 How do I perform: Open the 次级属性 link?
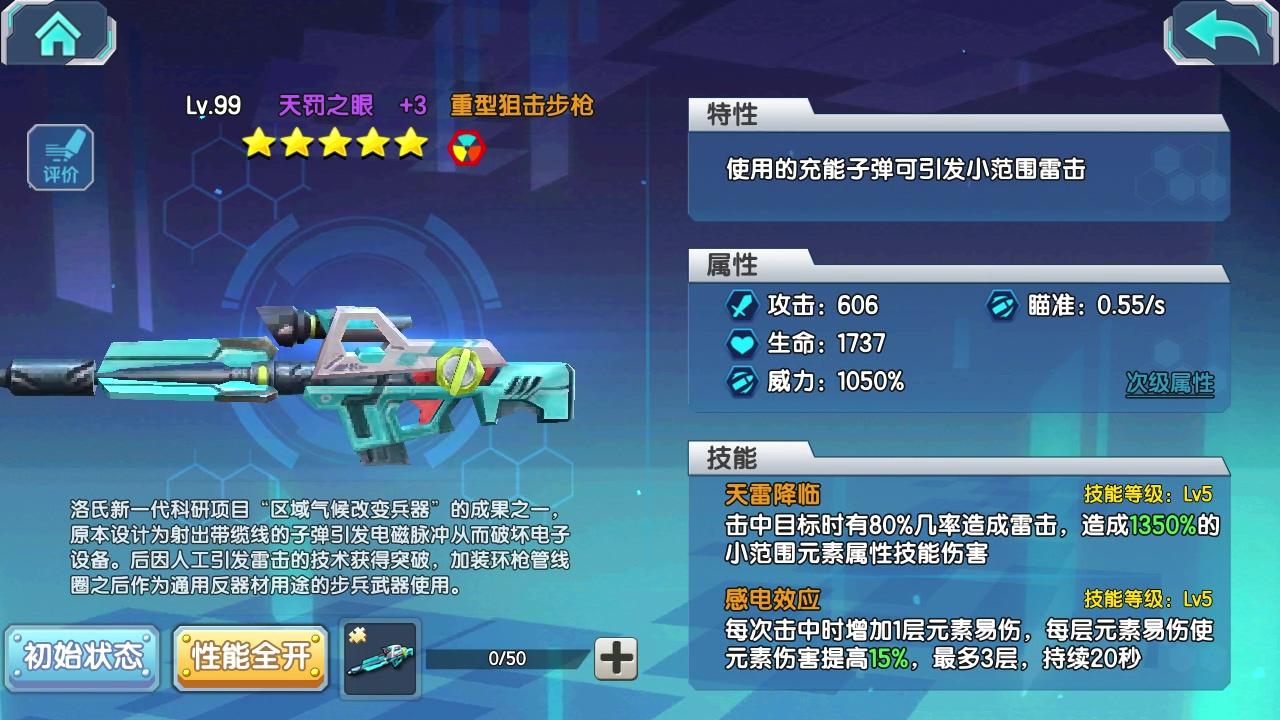[1169, 383]
